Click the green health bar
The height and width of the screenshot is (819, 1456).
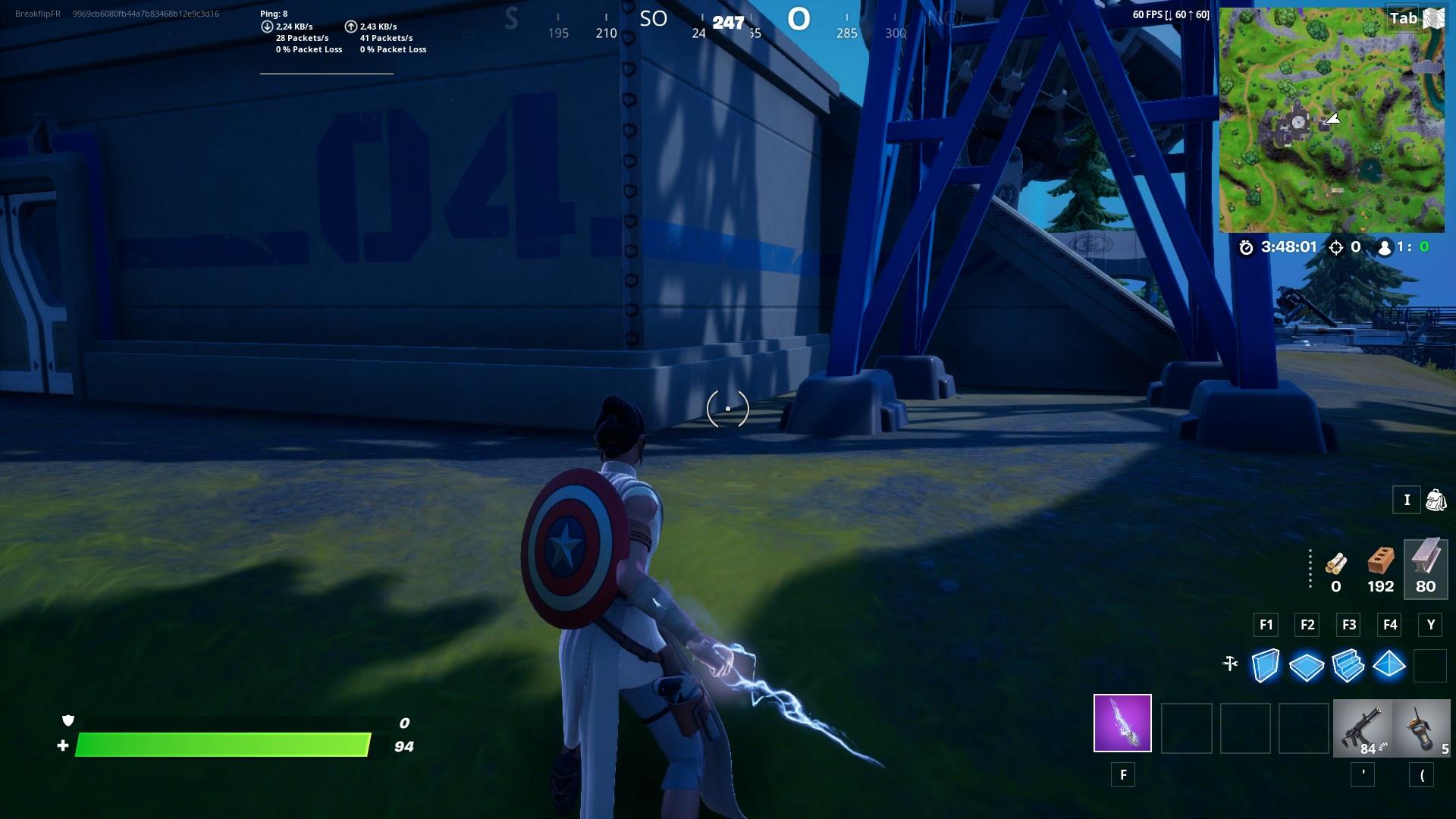220,745
